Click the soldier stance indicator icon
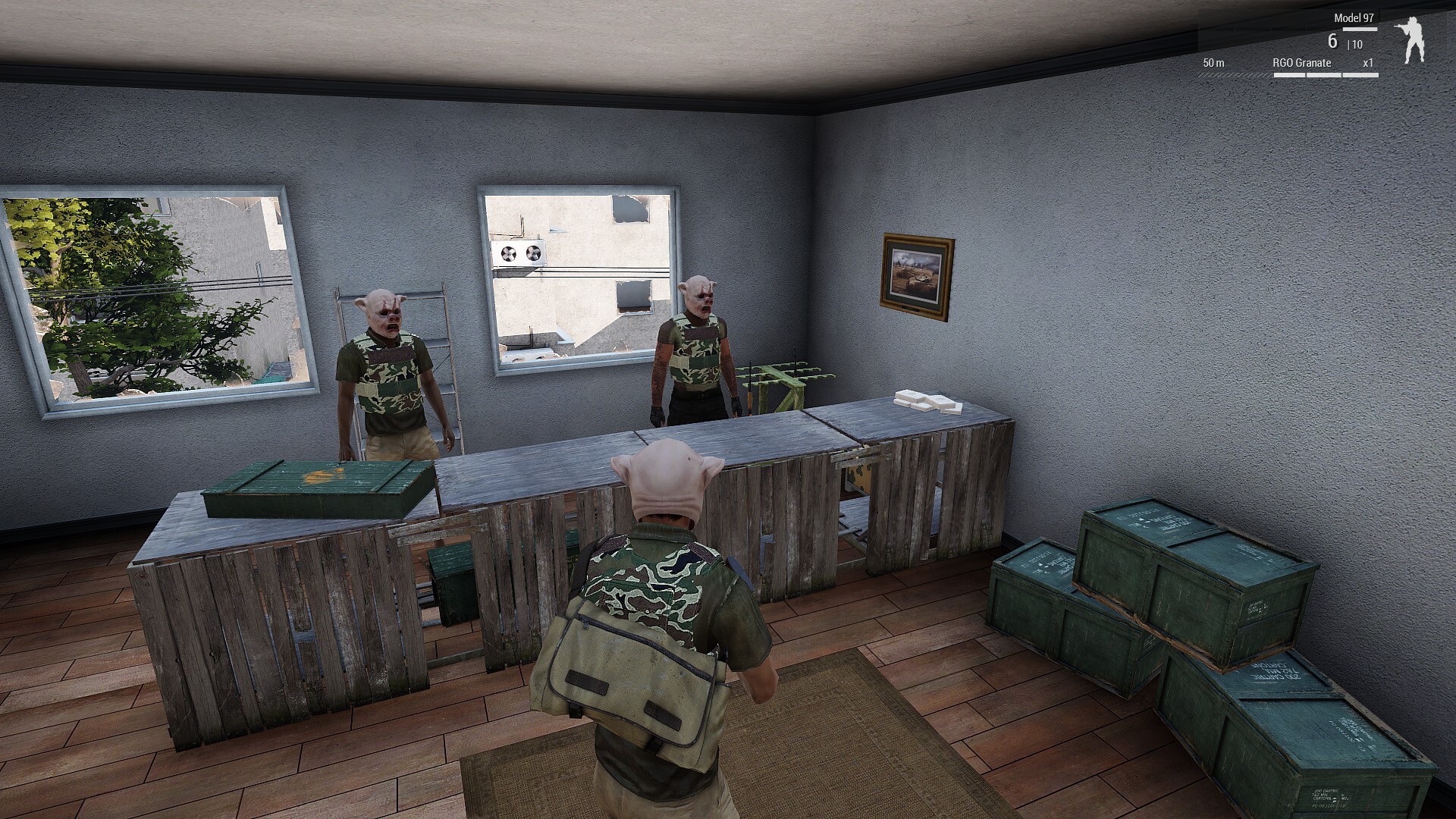The width and height of the screenshot is (1456, 819). (x=1410, y=41)
